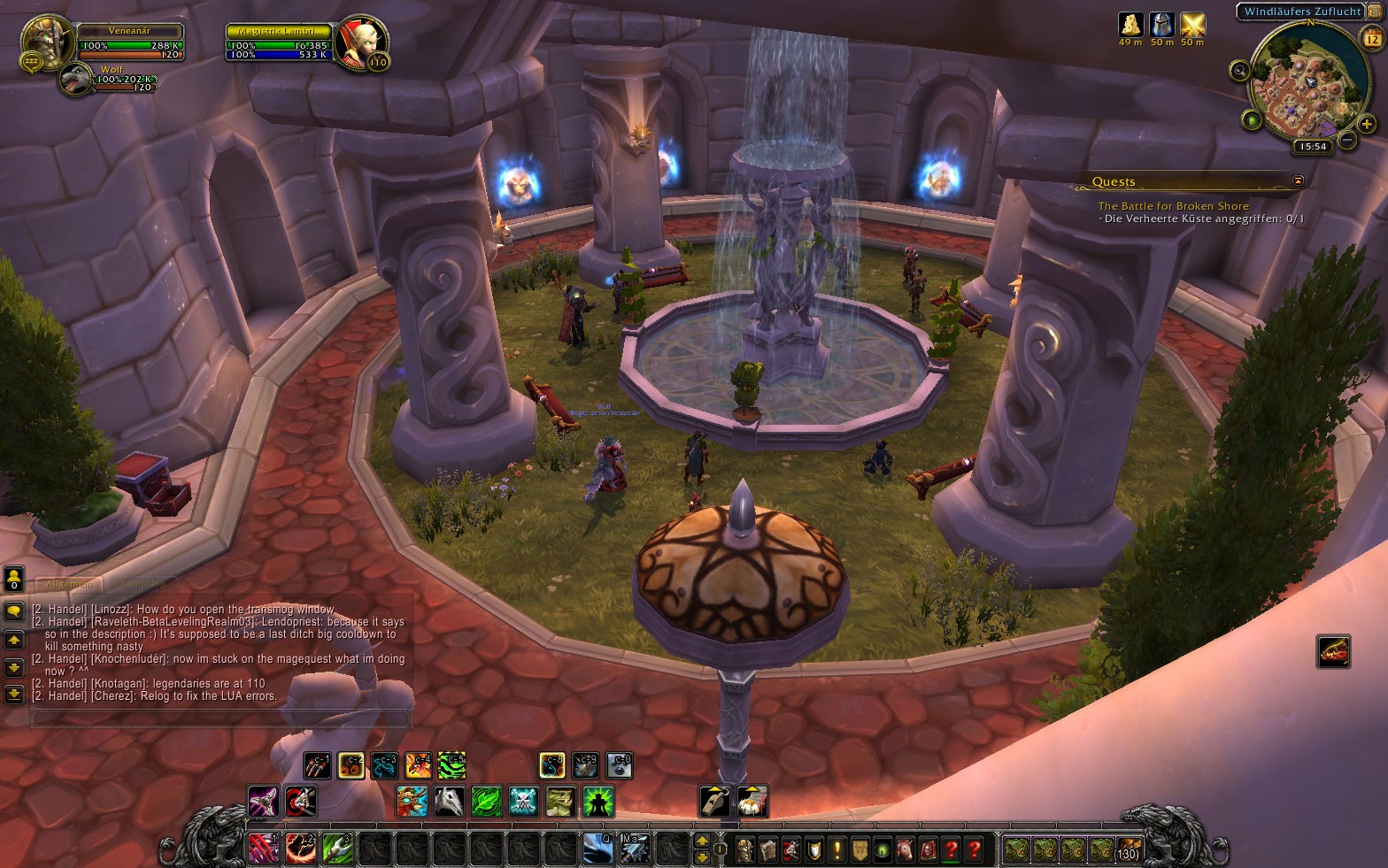
Task: Click the cheese food buff icon
Action: pyautogui.click(x=1130, y=25)
